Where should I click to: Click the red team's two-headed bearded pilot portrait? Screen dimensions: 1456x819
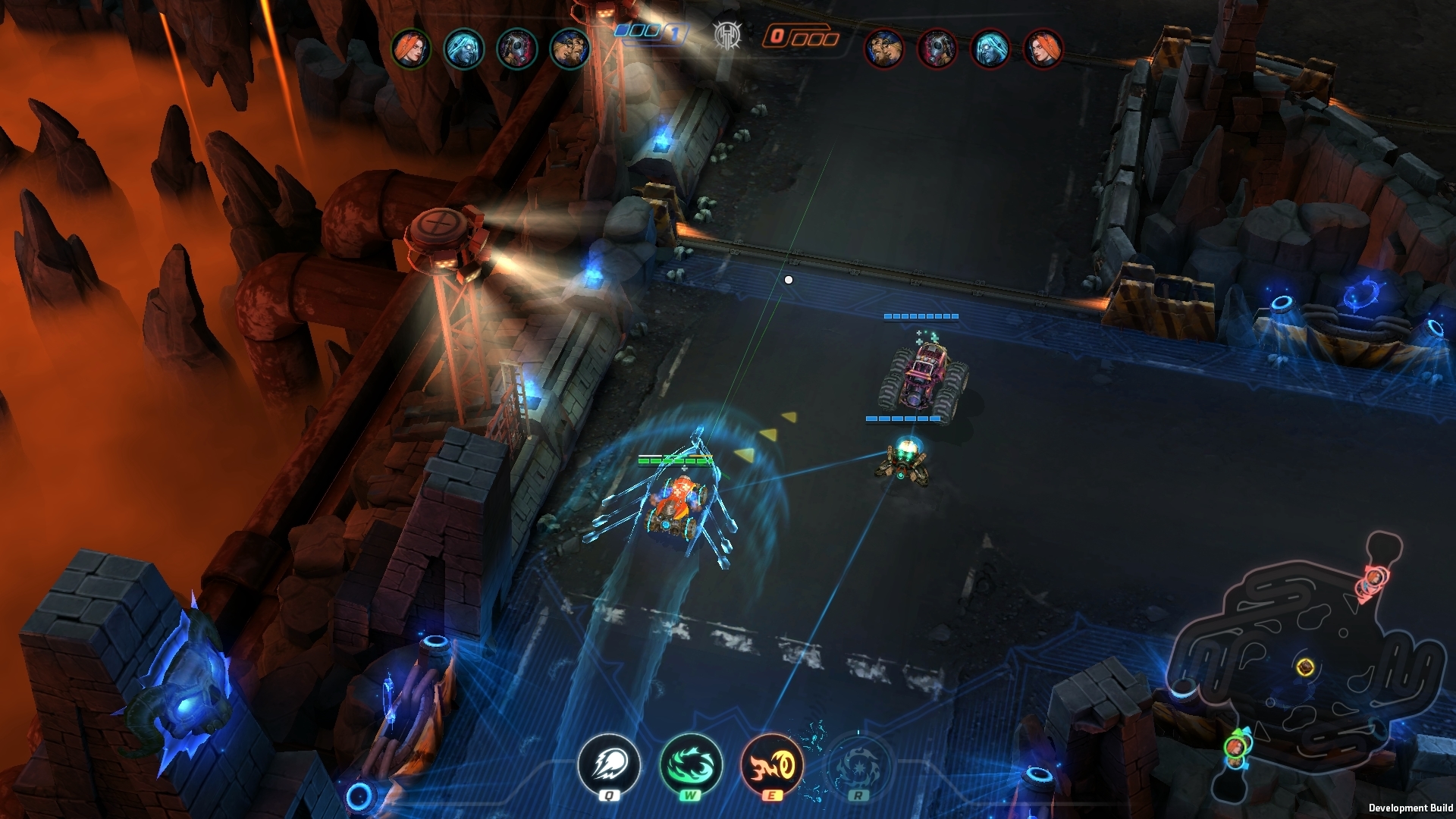[x=884, y=49]
